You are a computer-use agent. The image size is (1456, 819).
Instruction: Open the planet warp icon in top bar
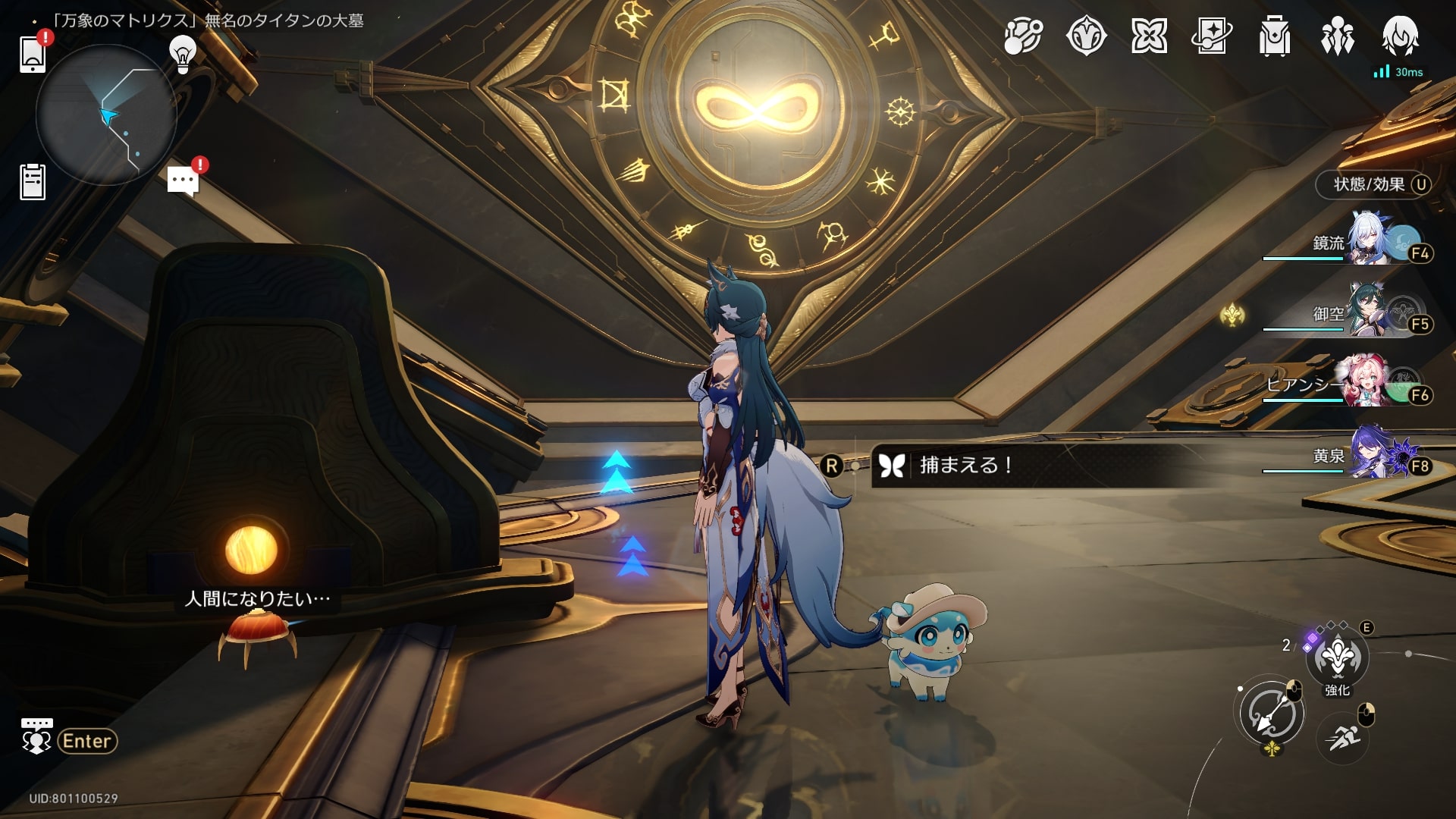pyautogui.click(x=1023, y=36)
